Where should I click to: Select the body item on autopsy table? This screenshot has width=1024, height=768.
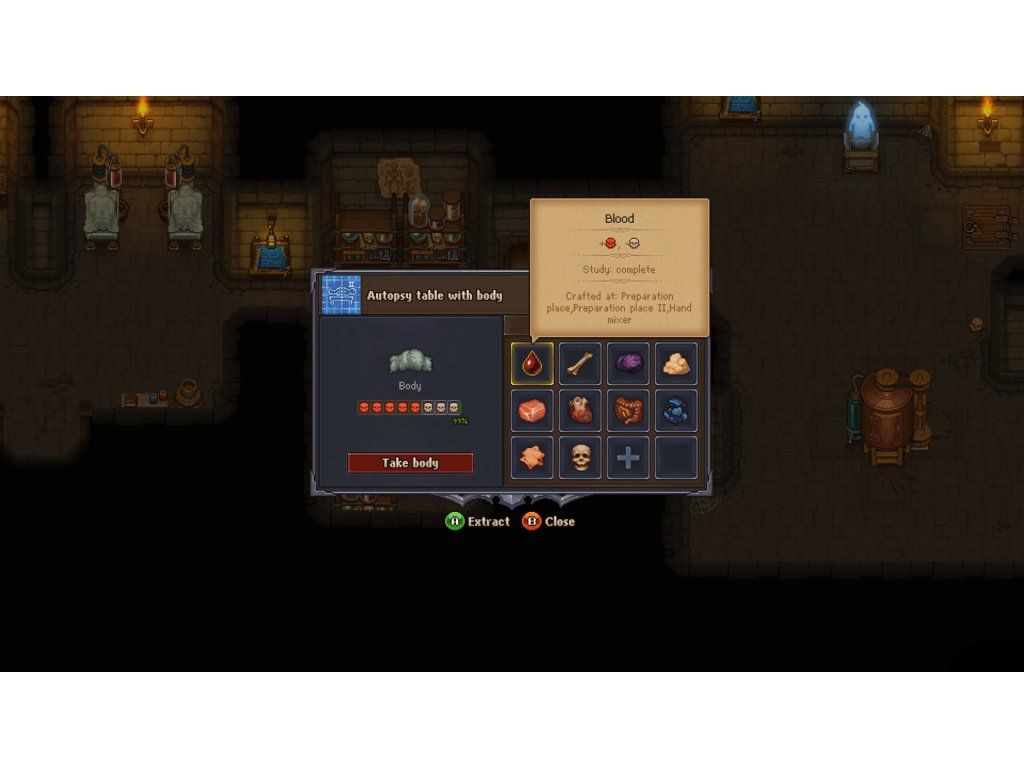point(409,362)
